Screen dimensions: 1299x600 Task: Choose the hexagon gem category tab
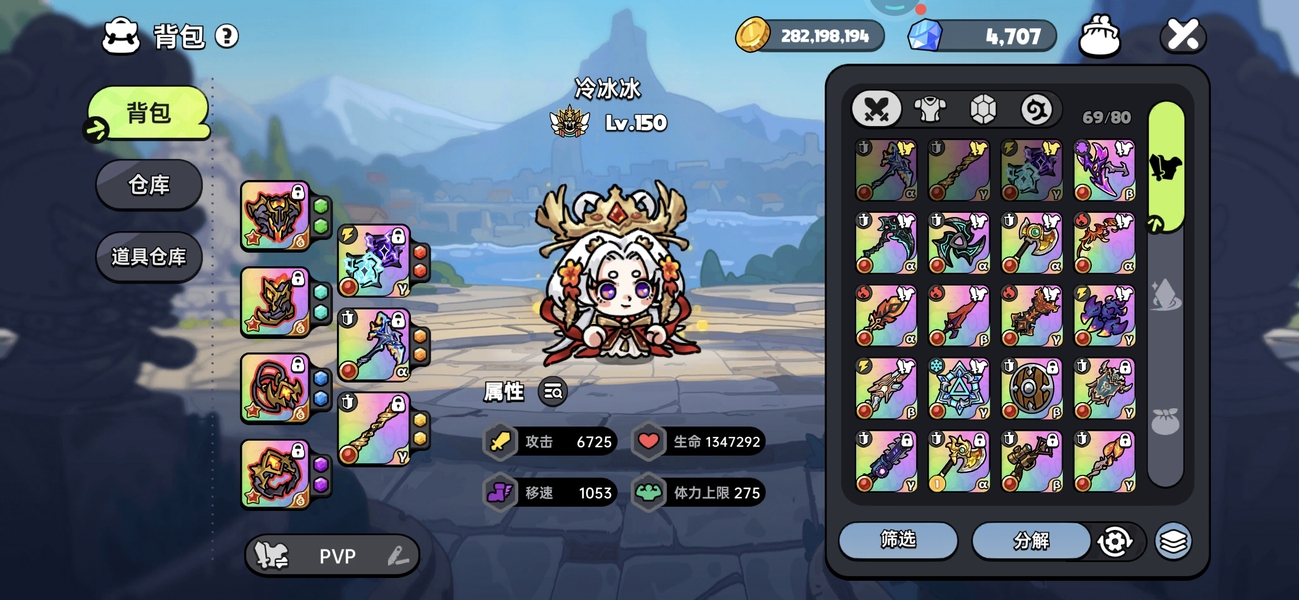983,108
